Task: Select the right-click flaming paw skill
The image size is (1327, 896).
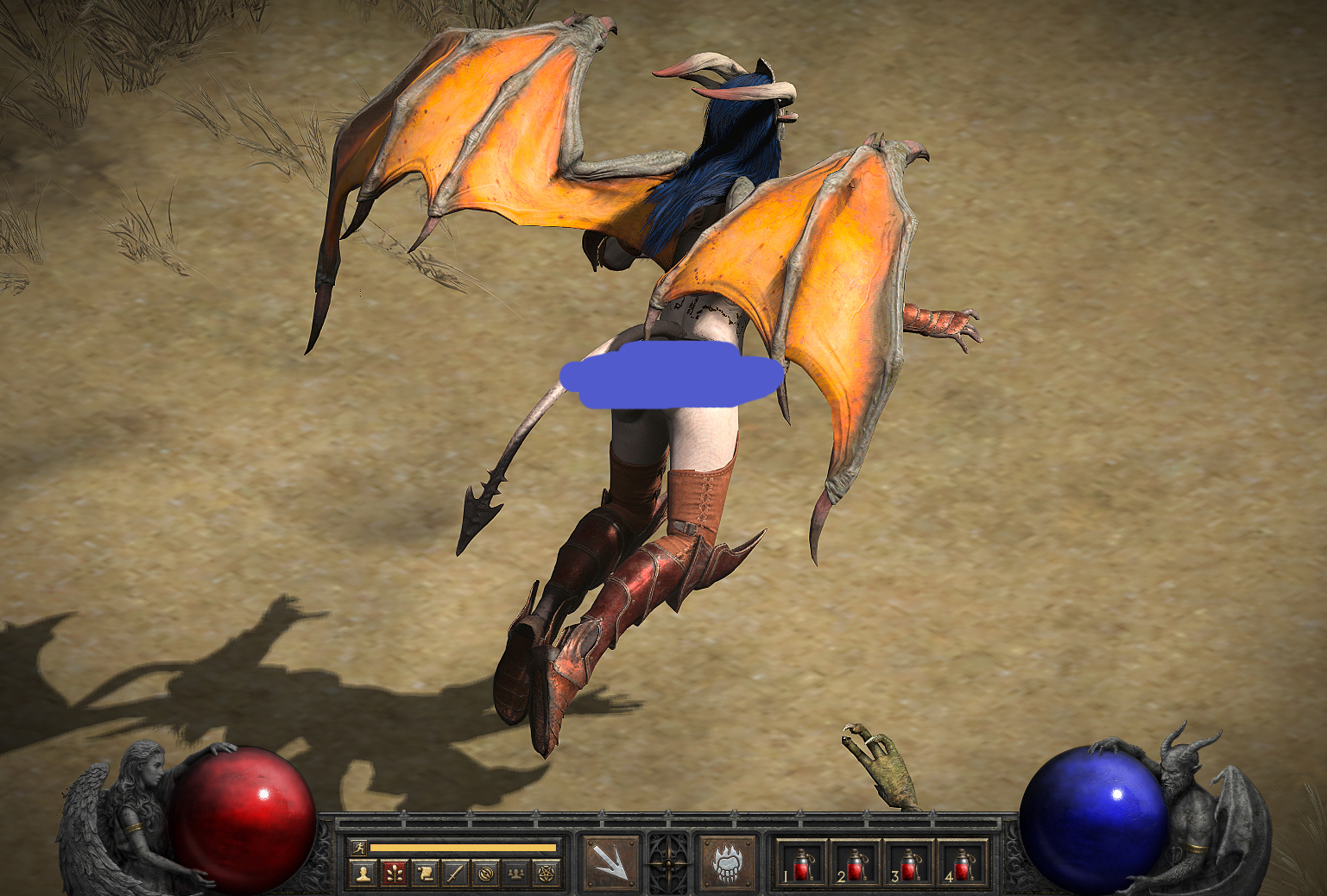Action: (x=727, y=862)
